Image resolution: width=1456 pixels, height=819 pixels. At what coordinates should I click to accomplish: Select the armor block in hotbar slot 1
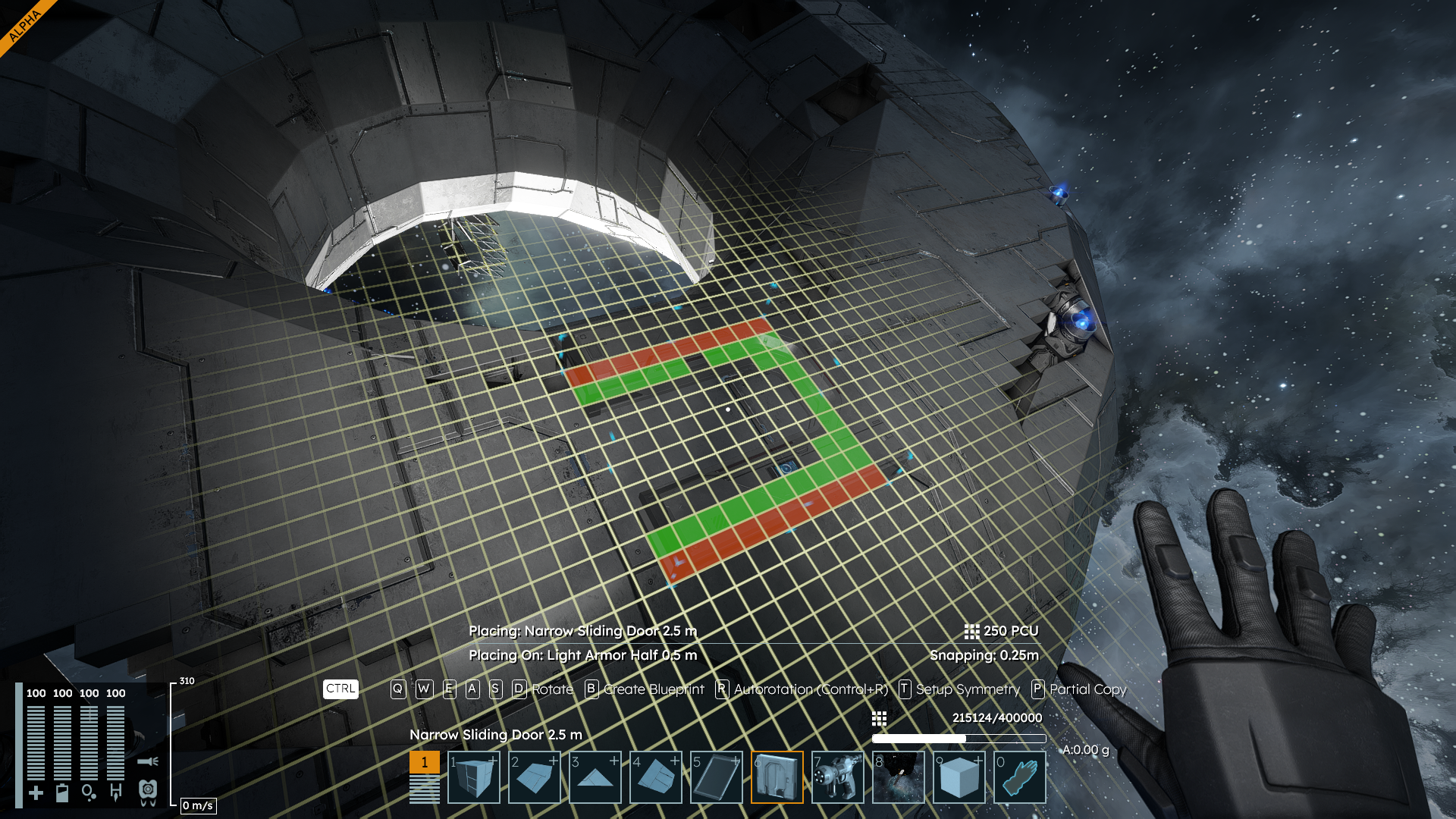(x=474, y=777)
